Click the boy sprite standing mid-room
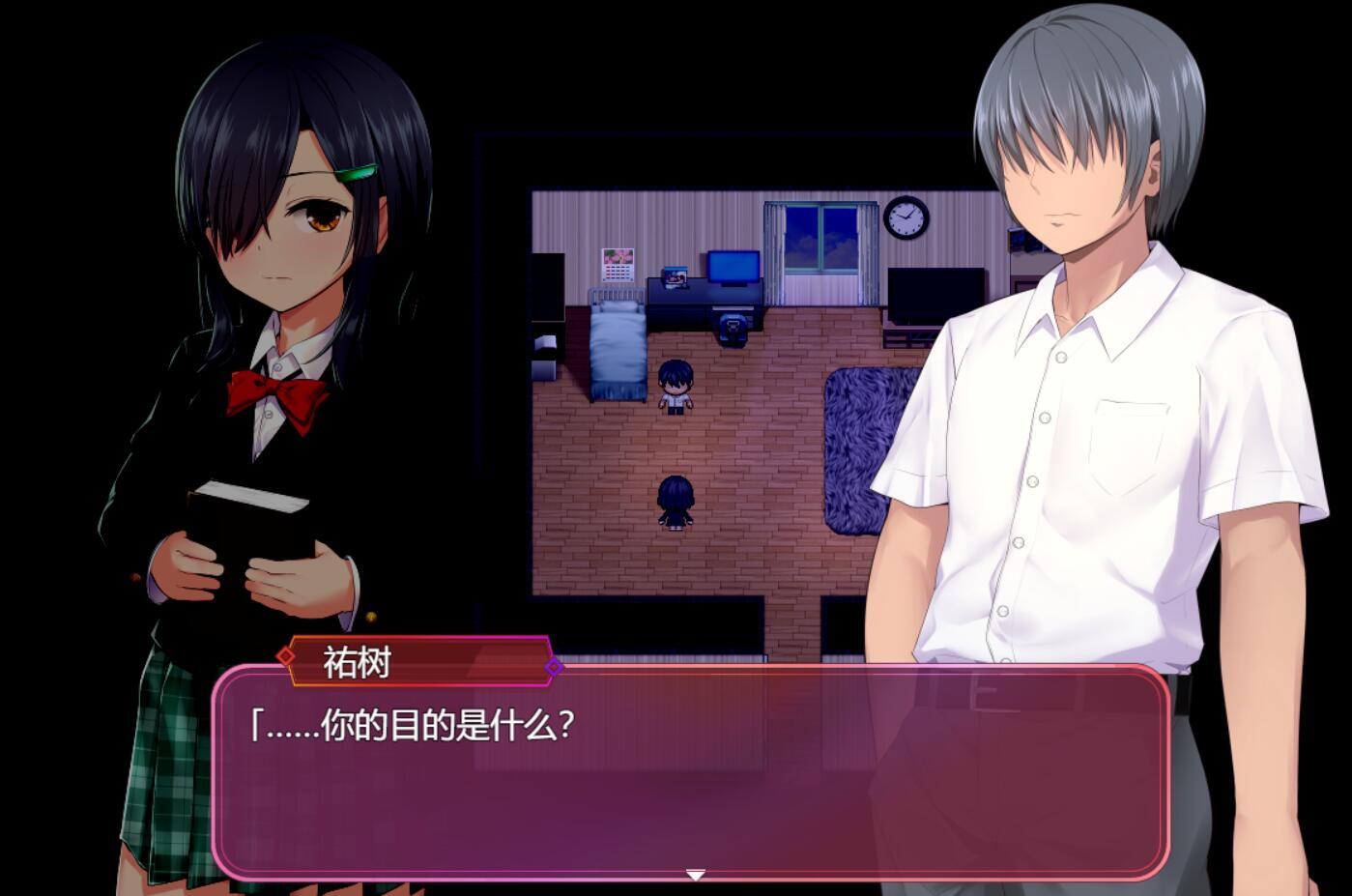Viewport: 1352px width, 896px height. coord(676,387)
